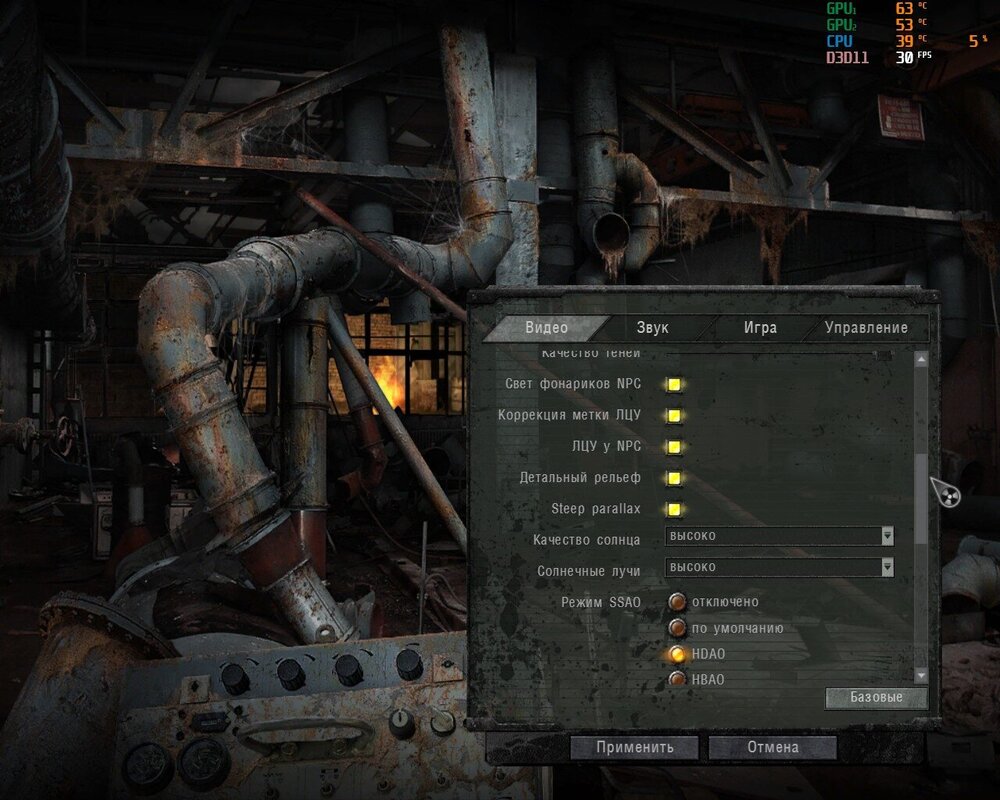Image resolution: width=1000 pixels, height=800 pixels.
Task: Select the HDAO radio button
Action: tap(678, 654)
